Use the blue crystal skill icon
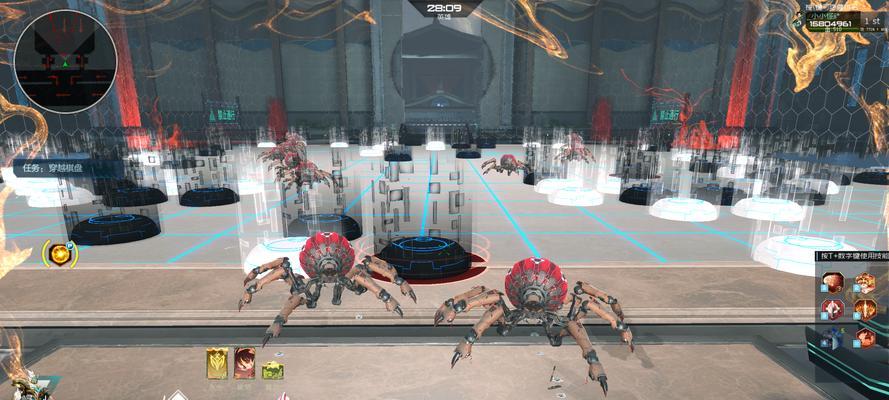The height and width of the screenshot is (400, 889). pos(833,338)
